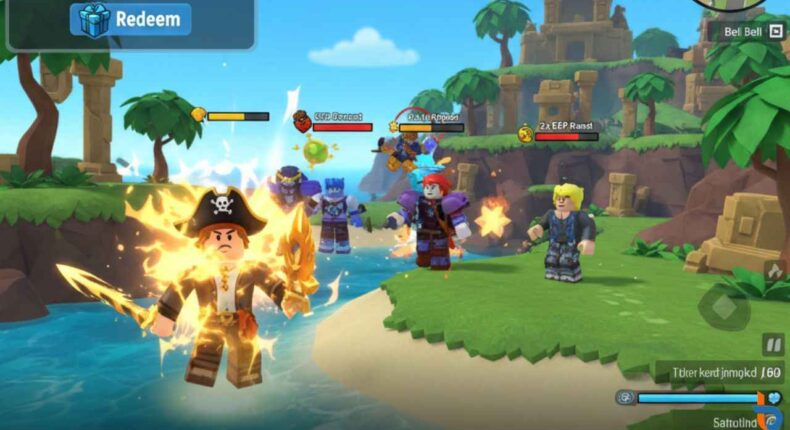
Task: Click the Redeem gift button
Action: [130, 20]
